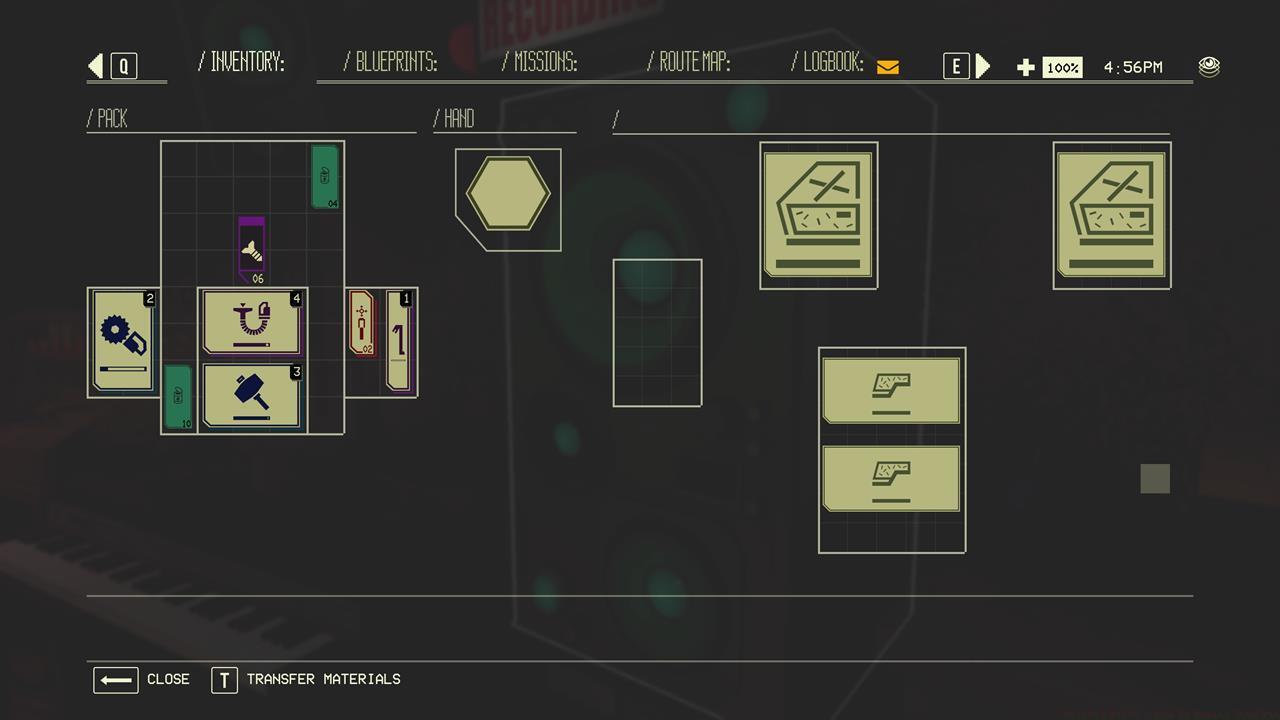Screen dimensions: 1280x720
Task: Click the 100% health indicator
Action: (1062, 67)
